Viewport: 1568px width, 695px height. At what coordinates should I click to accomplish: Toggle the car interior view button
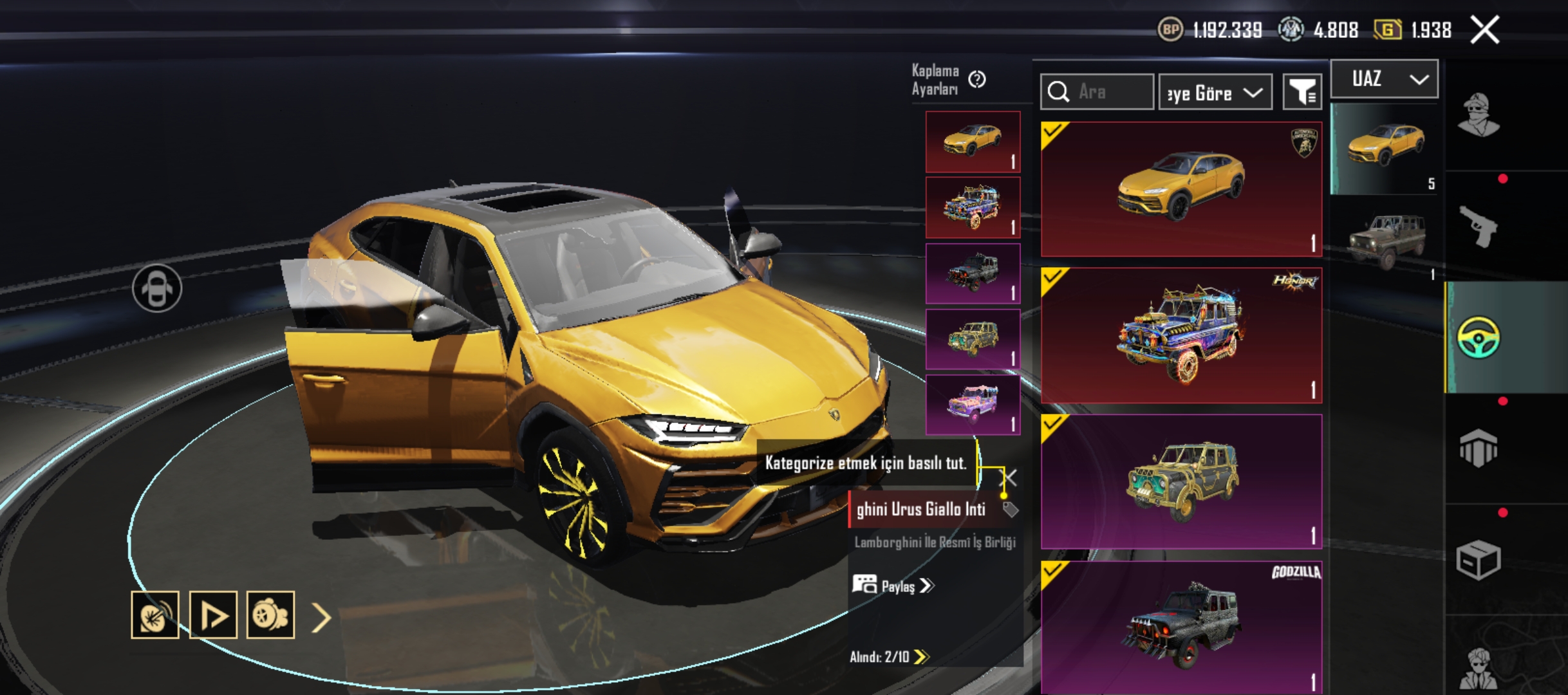157,288
